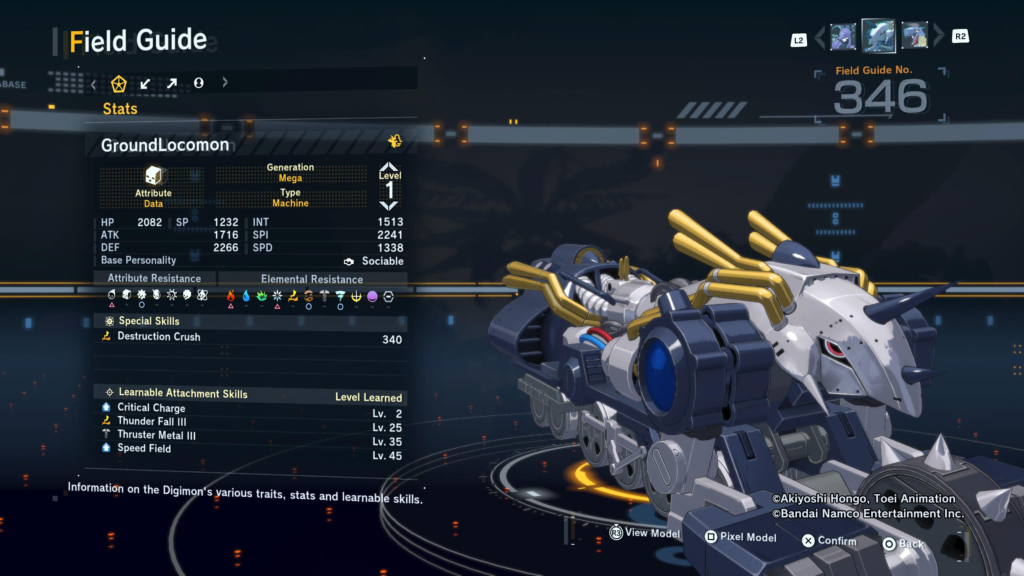Viewport: 1024px width, 576px height.
Task: Select the Destruction Crush special skill
Action: click(x=158, y=337)
